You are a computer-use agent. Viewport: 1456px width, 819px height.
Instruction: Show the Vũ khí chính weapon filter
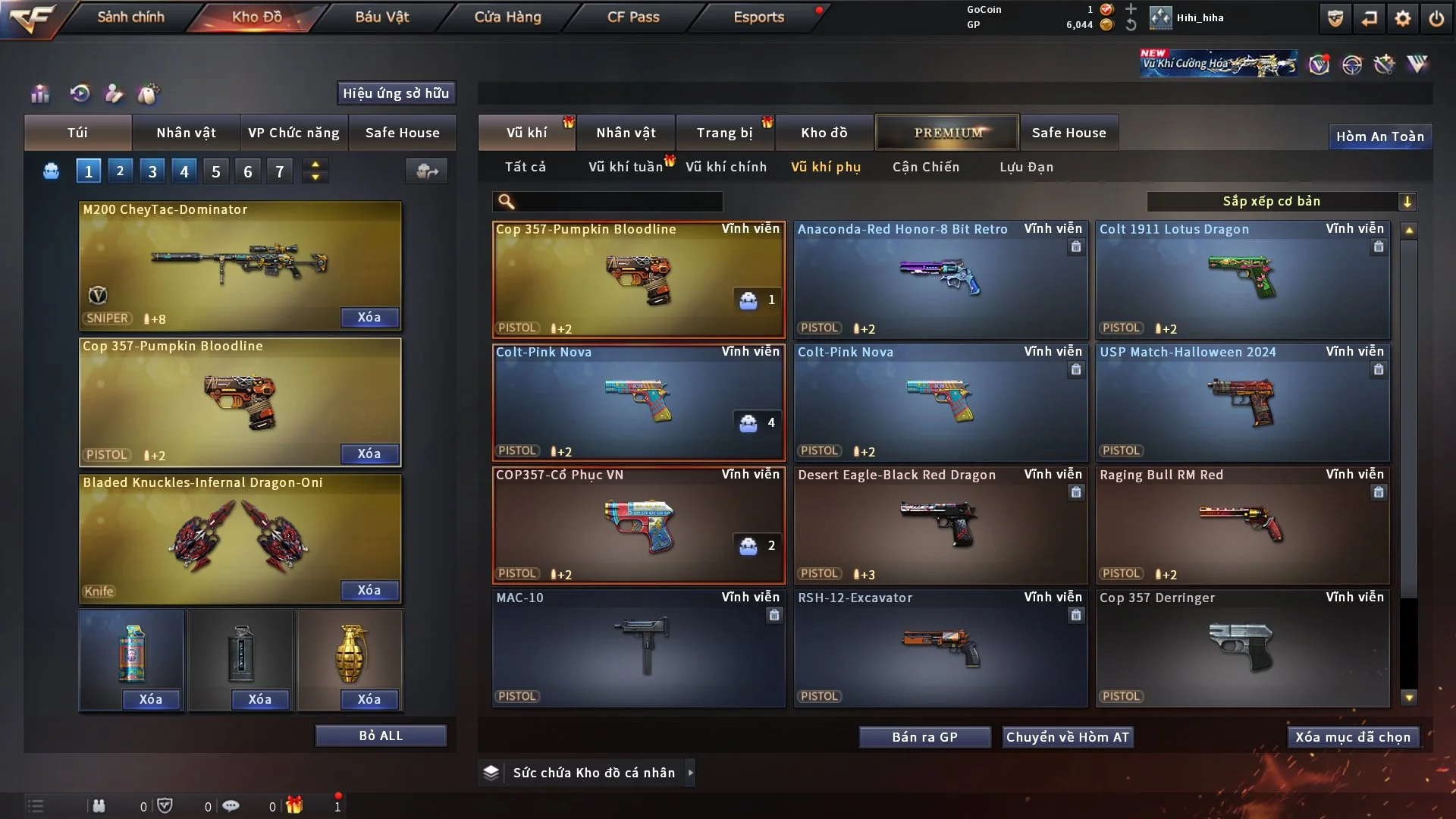[726, 167]
